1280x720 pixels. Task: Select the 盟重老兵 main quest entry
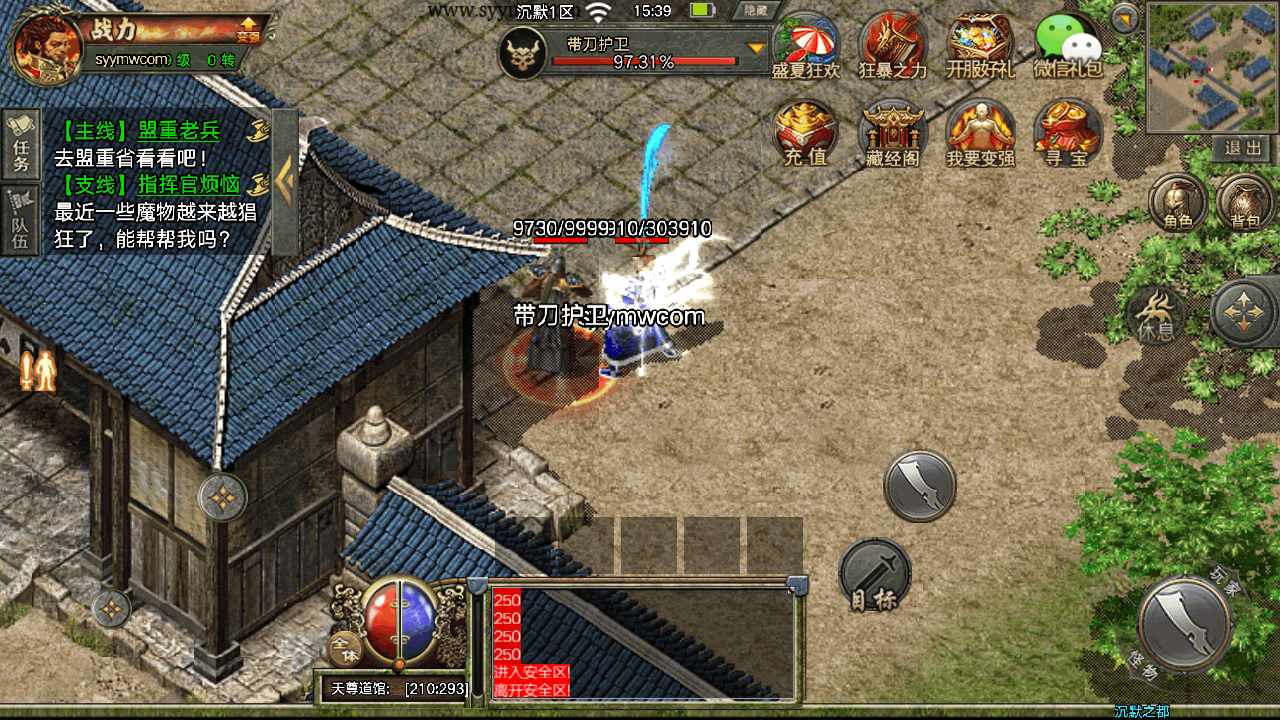click(150, 131)
